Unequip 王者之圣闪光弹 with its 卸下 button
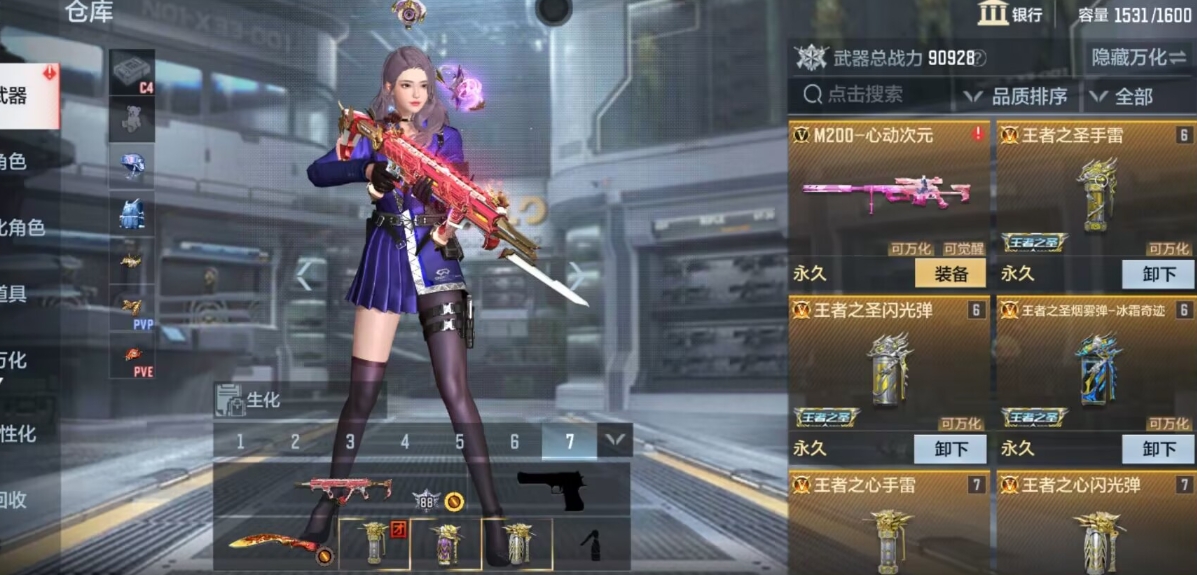This screenshot has height=575, width=1197. 949,448
